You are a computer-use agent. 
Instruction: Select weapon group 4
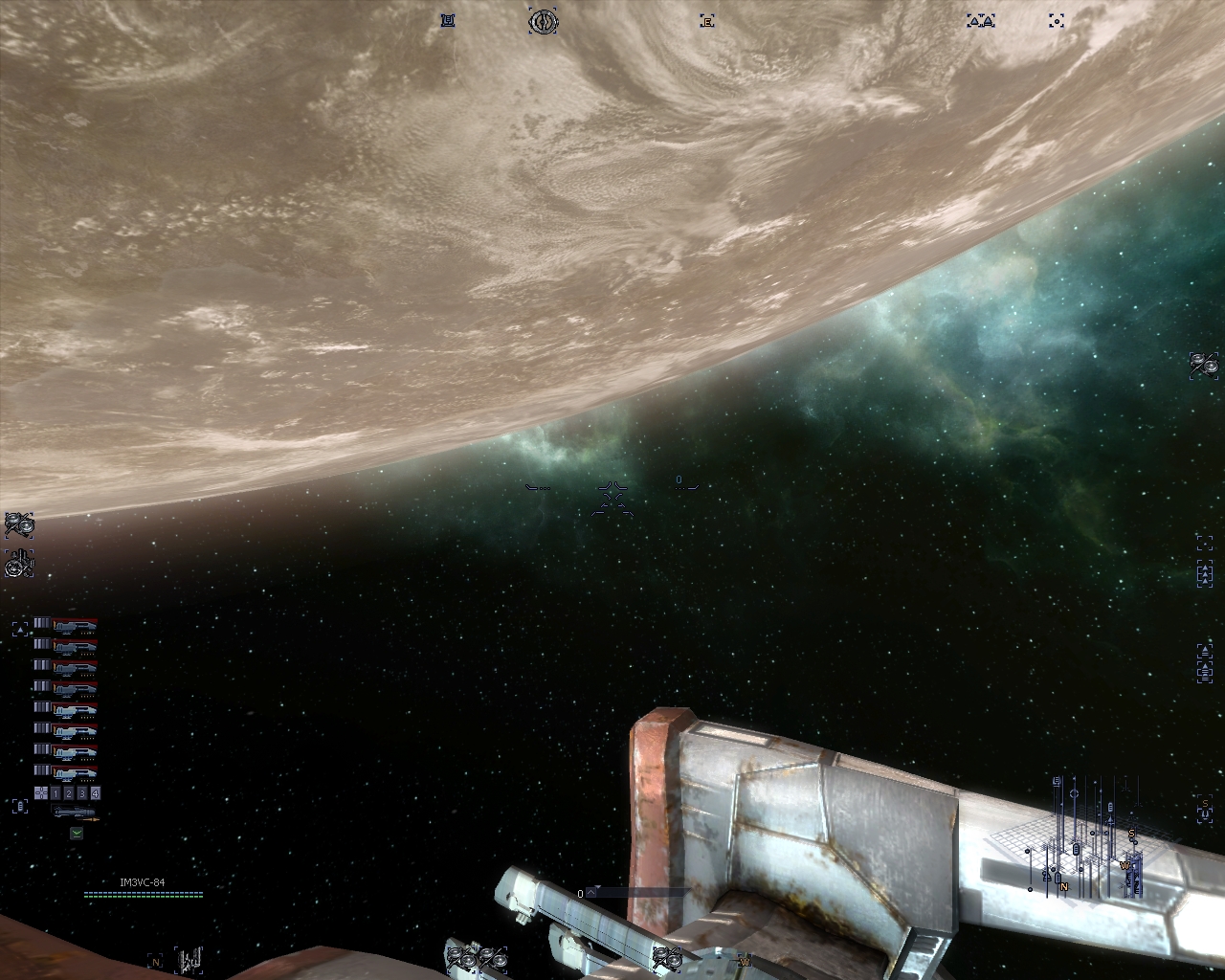(x=95, y=793)
